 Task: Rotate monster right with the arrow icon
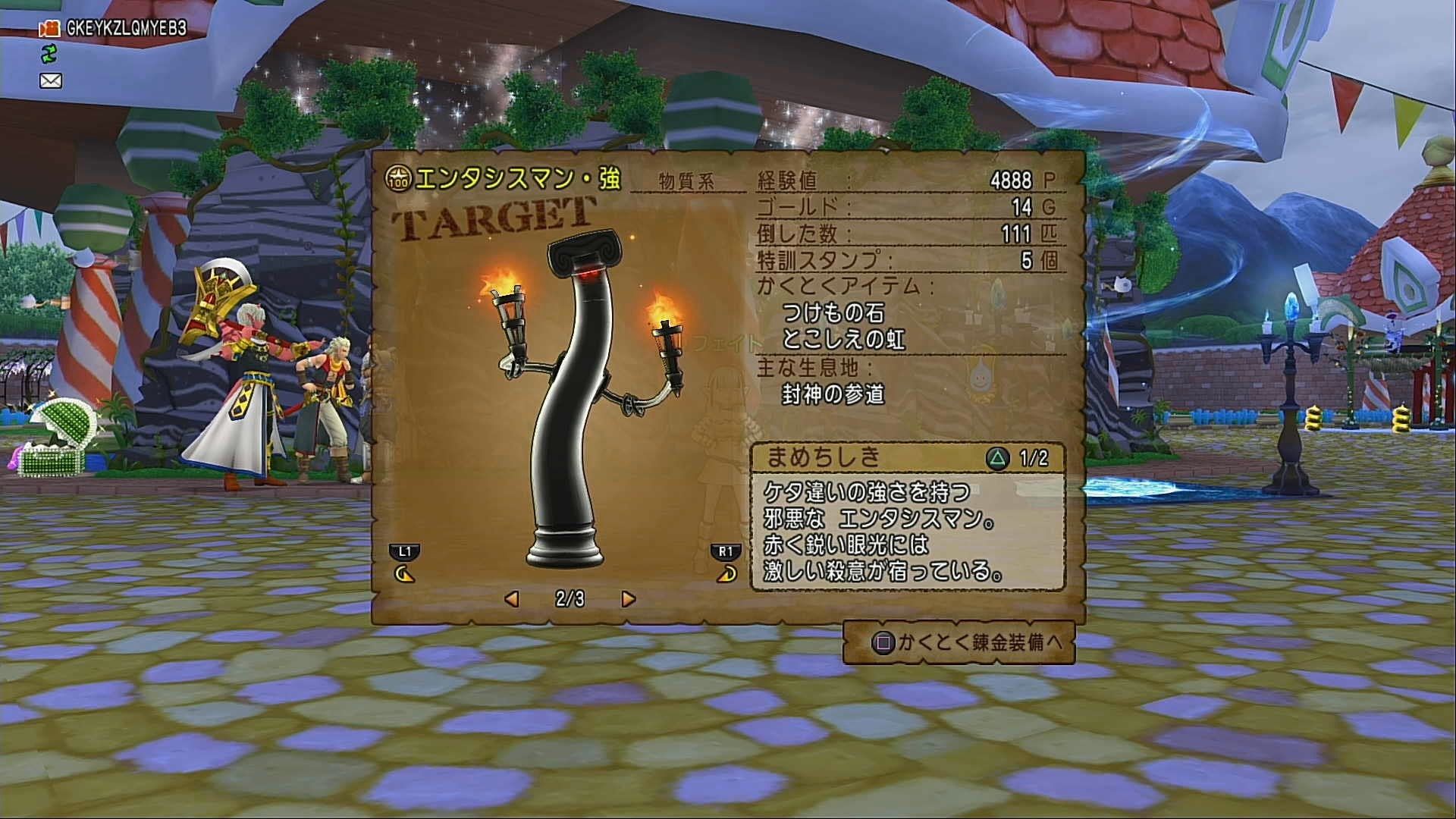[x=726, y=574]
